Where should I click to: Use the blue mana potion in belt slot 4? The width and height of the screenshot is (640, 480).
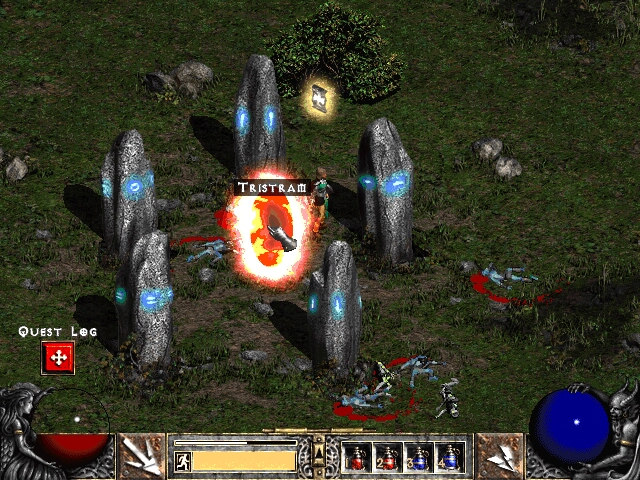click(x=449, y=458)
